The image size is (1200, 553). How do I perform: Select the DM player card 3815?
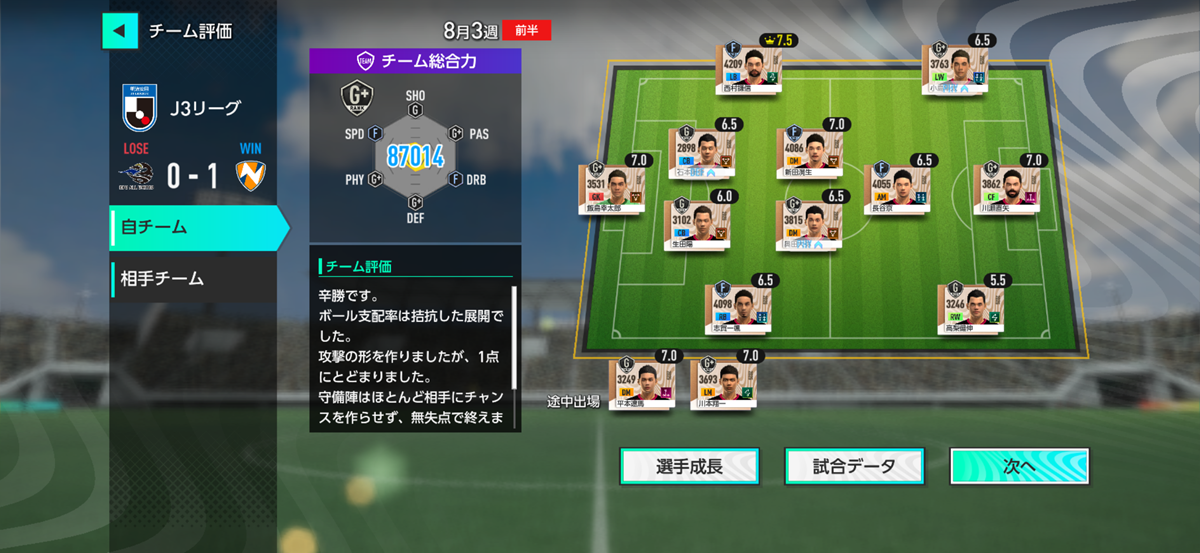[809, 224]
